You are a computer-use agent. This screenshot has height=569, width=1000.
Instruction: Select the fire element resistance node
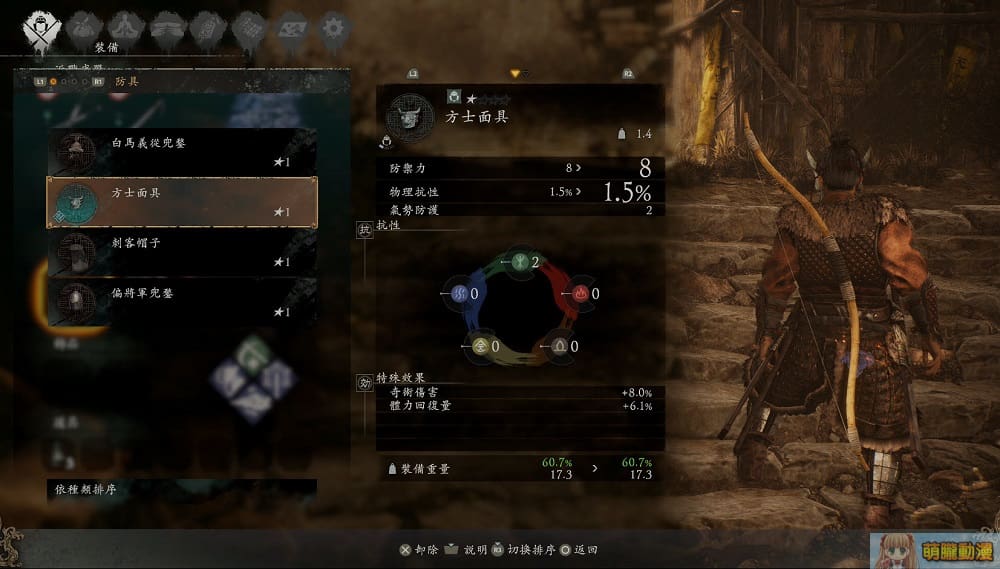[580, 294]
